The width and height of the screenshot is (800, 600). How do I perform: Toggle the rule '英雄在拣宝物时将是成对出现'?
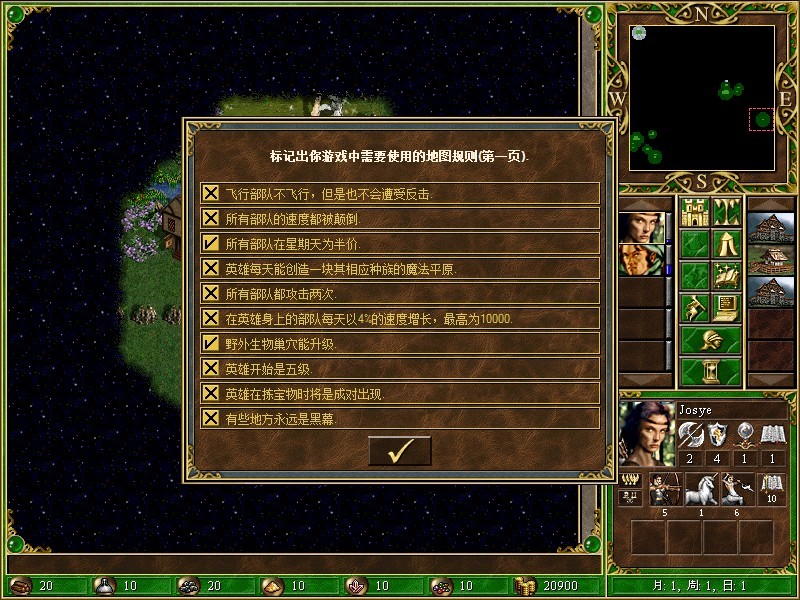pyautogui.click(x=211, y=393)
